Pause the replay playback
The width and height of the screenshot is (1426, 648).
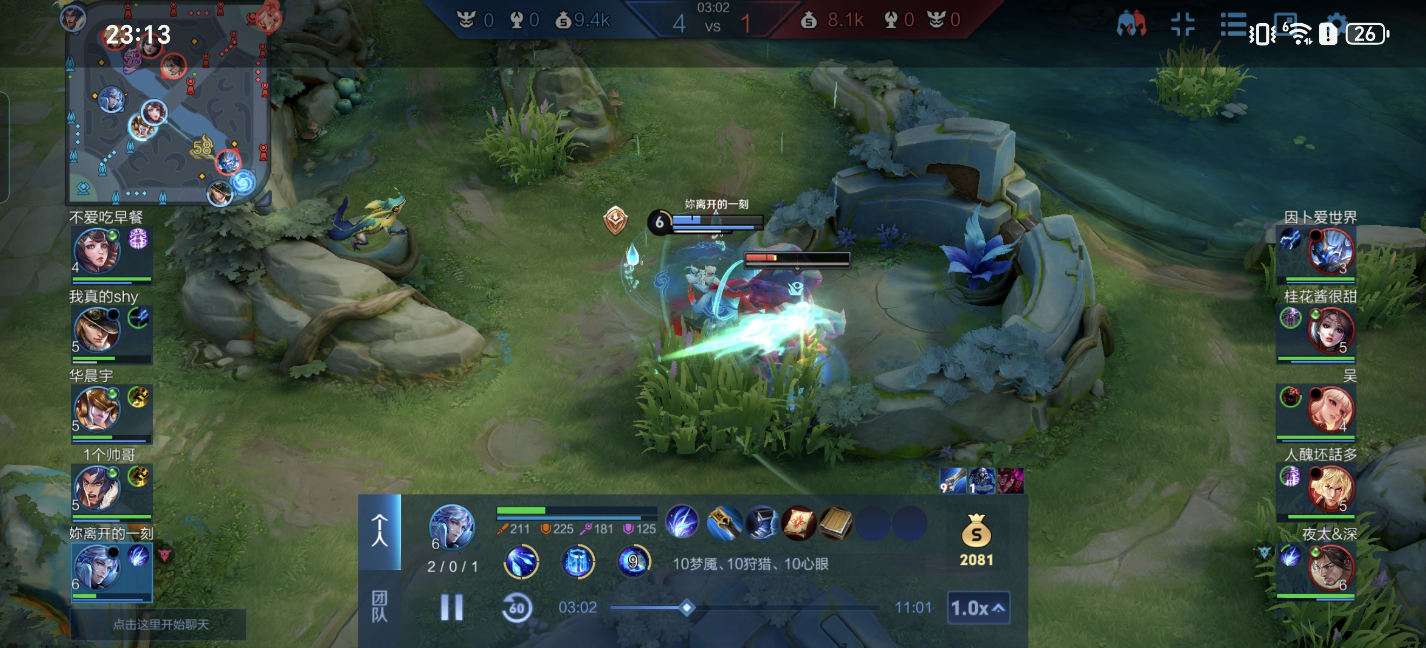452,607
